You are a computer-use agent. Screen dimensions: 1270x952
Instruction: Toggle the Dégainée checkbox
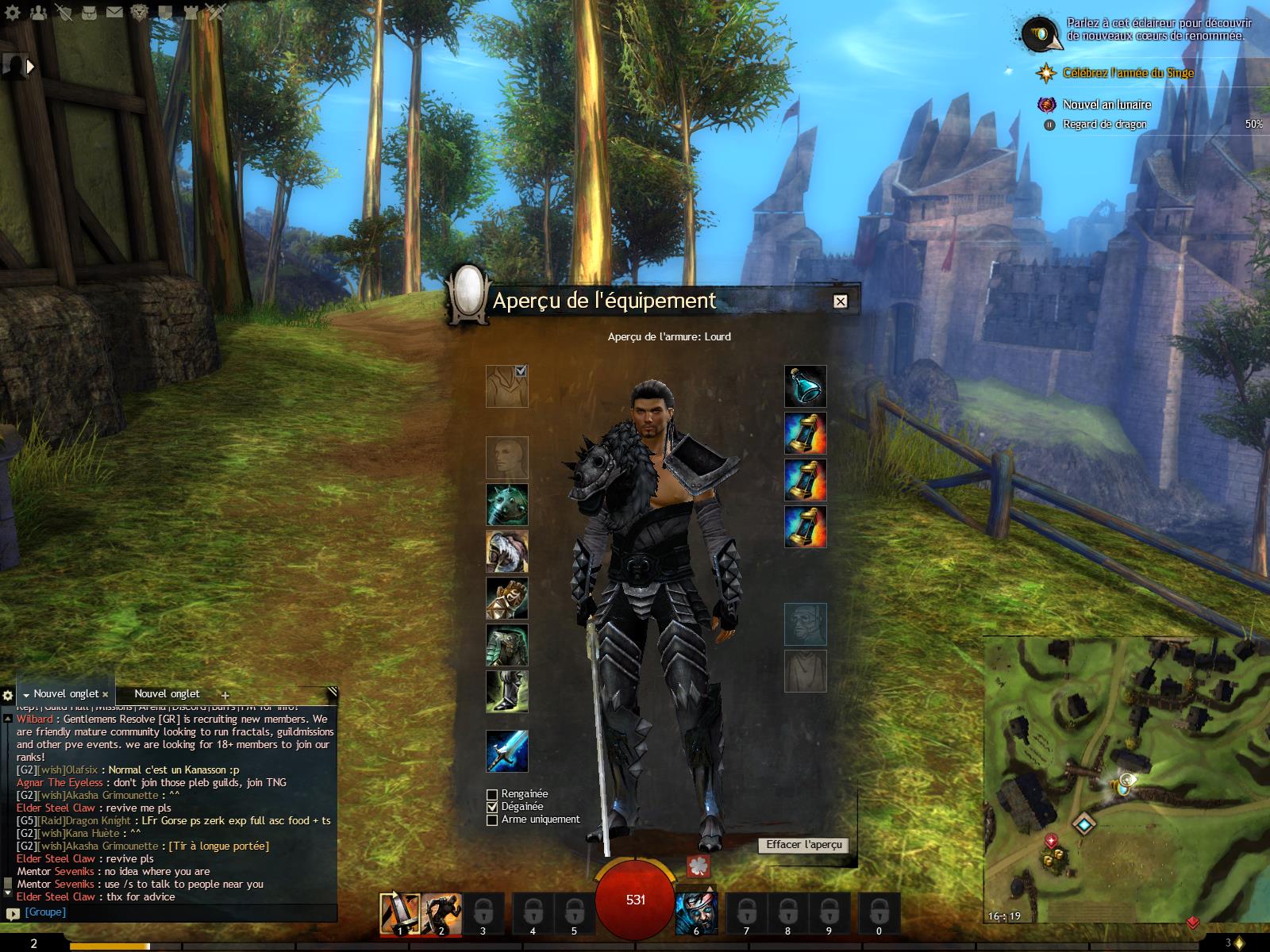pos(492,807)
